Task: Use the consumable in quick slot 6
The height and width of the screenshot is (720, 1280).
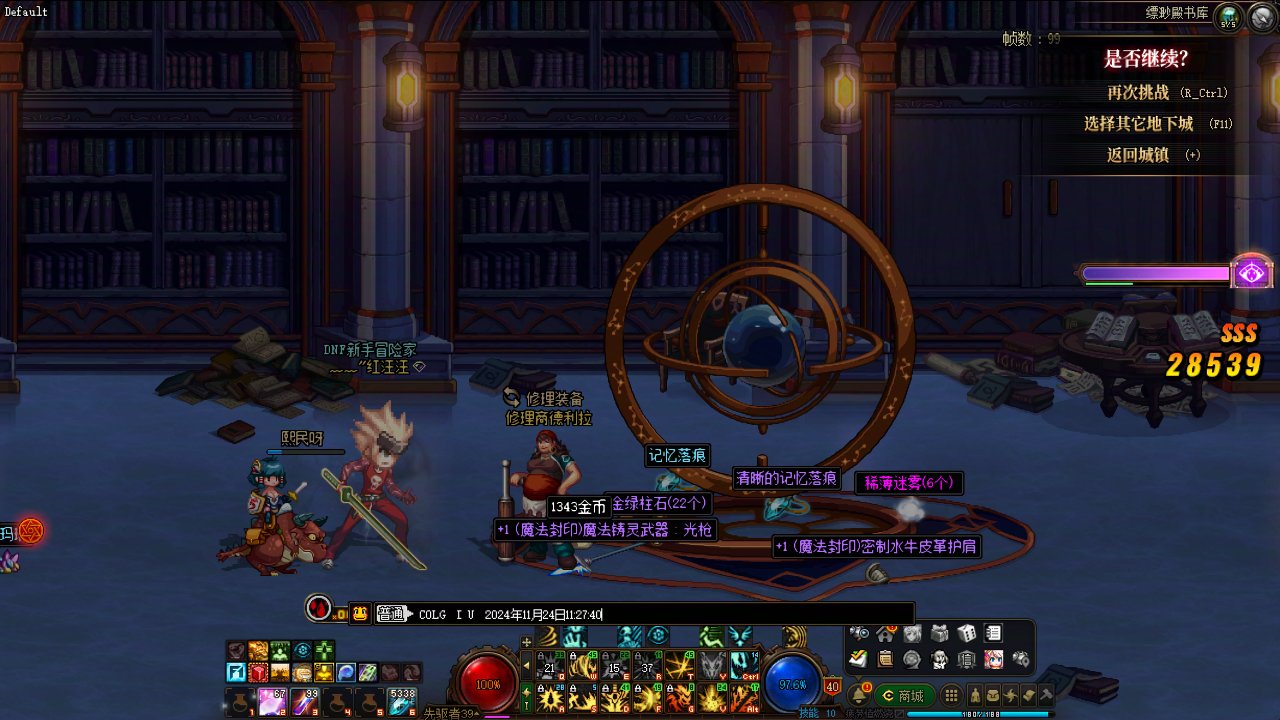Action: click(x=402, y=701)
